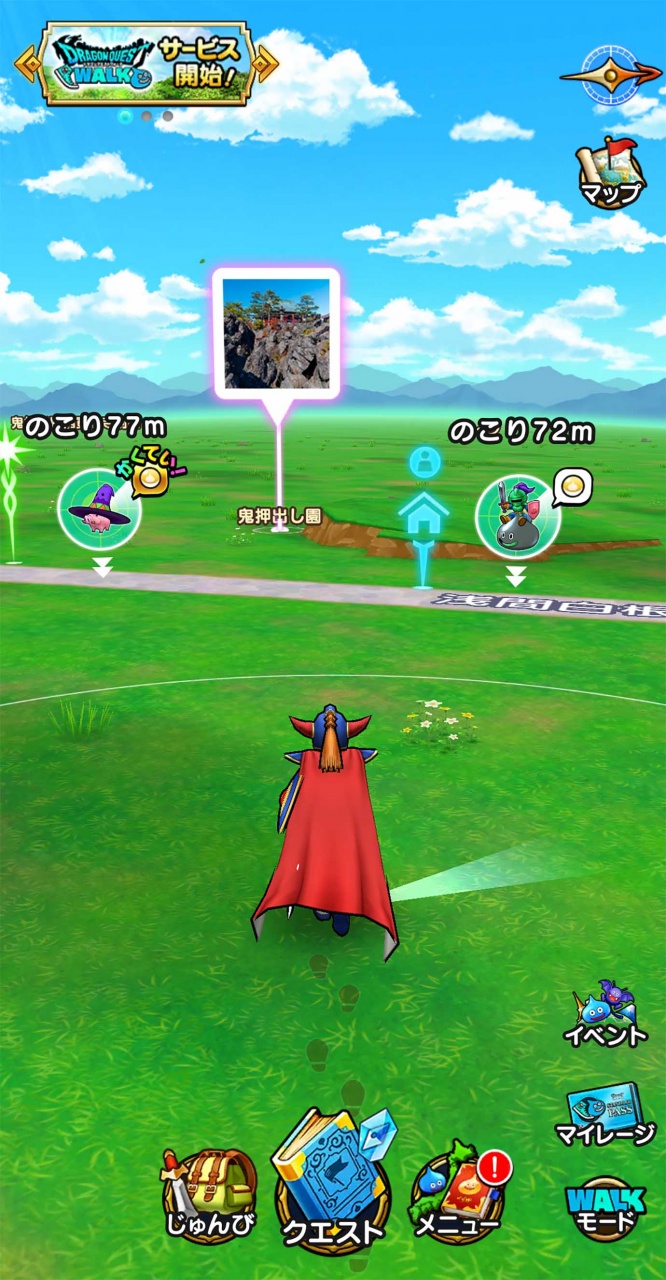
Task: Select the blue house home marker
Action: [x=424, y=514]
